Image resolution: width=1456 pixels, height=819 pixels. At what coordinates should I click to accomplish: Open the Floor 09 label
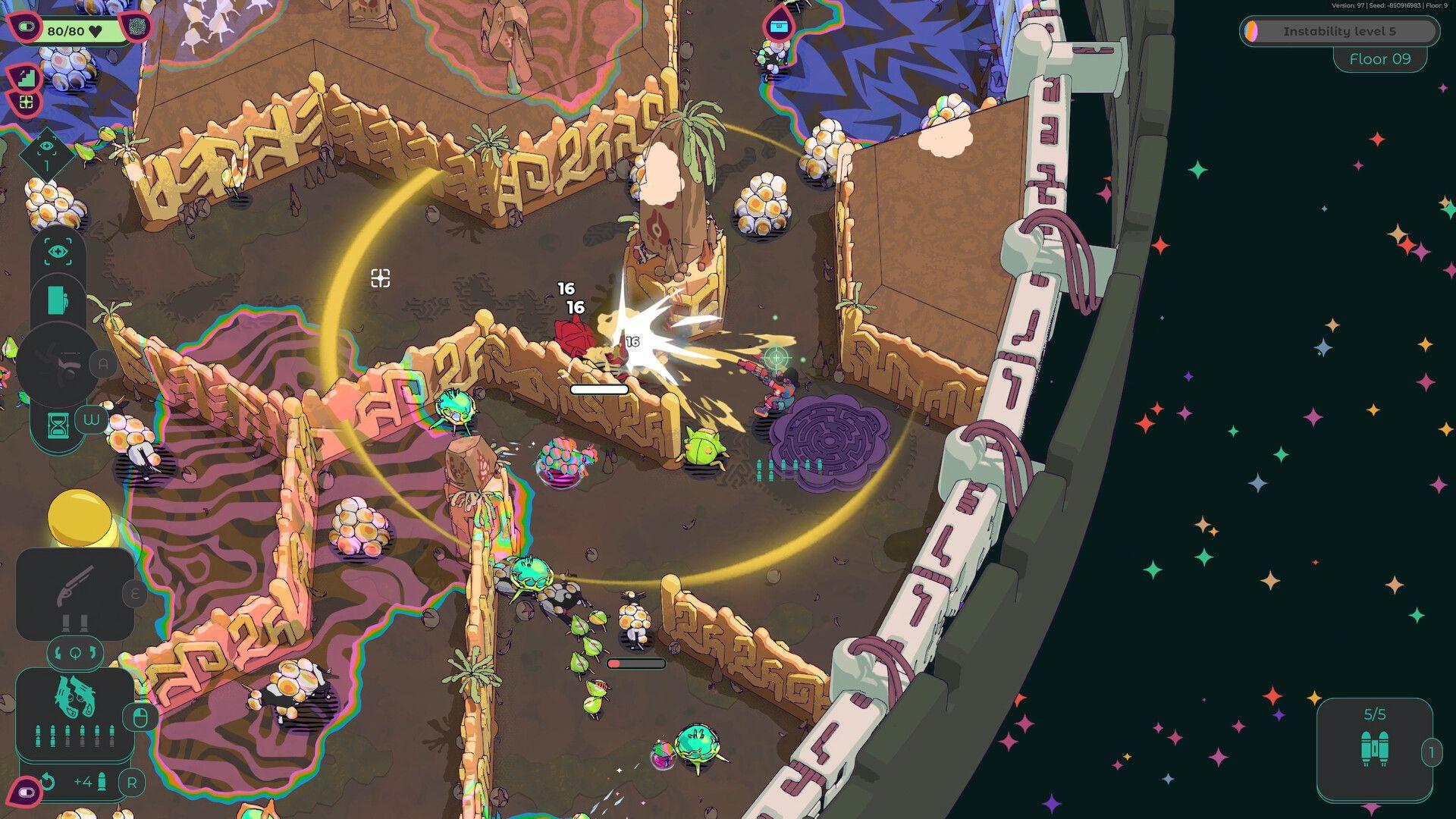(1380, 58)
